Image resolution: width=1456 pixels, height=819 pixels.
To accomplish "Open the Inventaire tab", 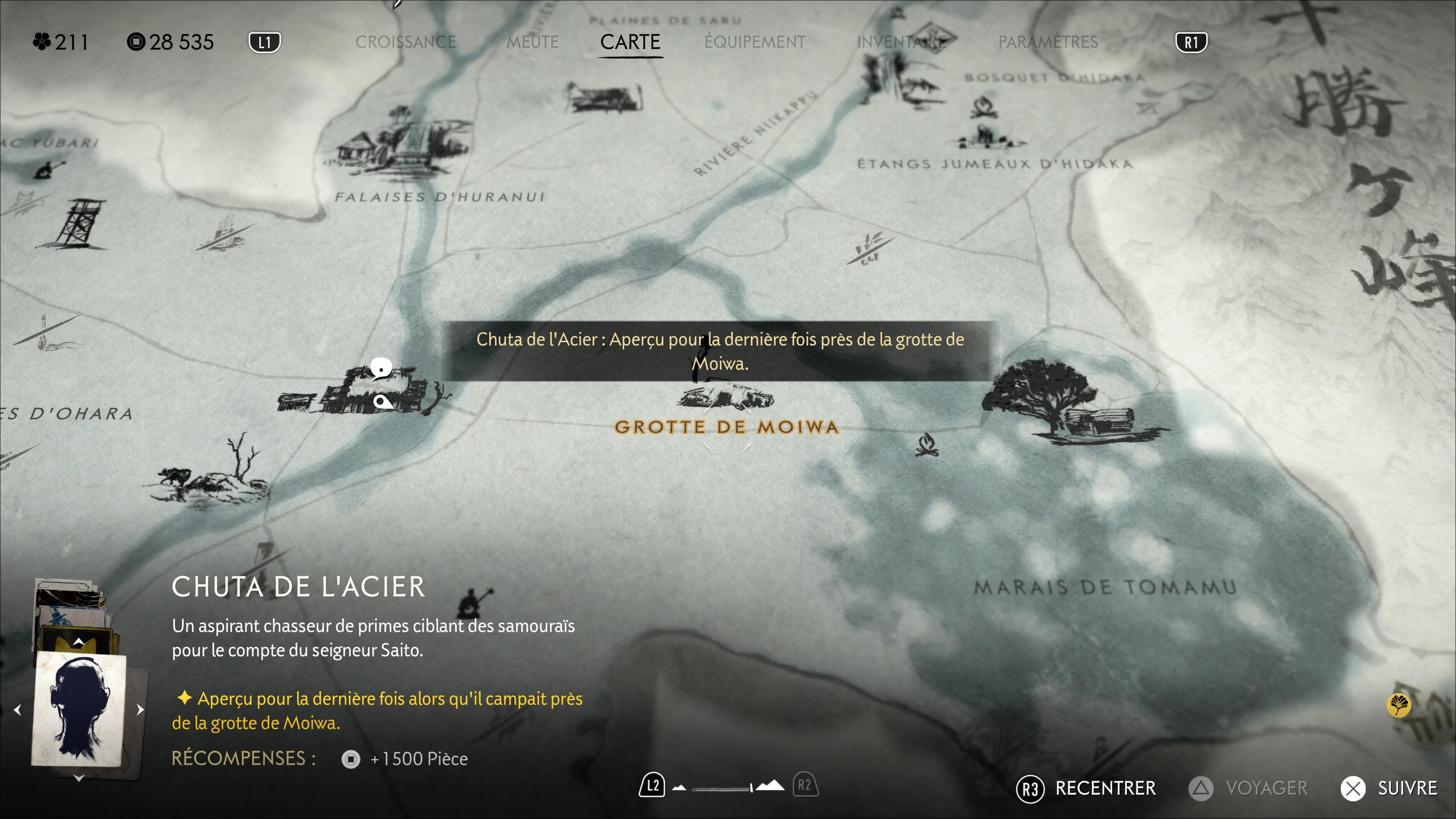I will click(902, 42).
